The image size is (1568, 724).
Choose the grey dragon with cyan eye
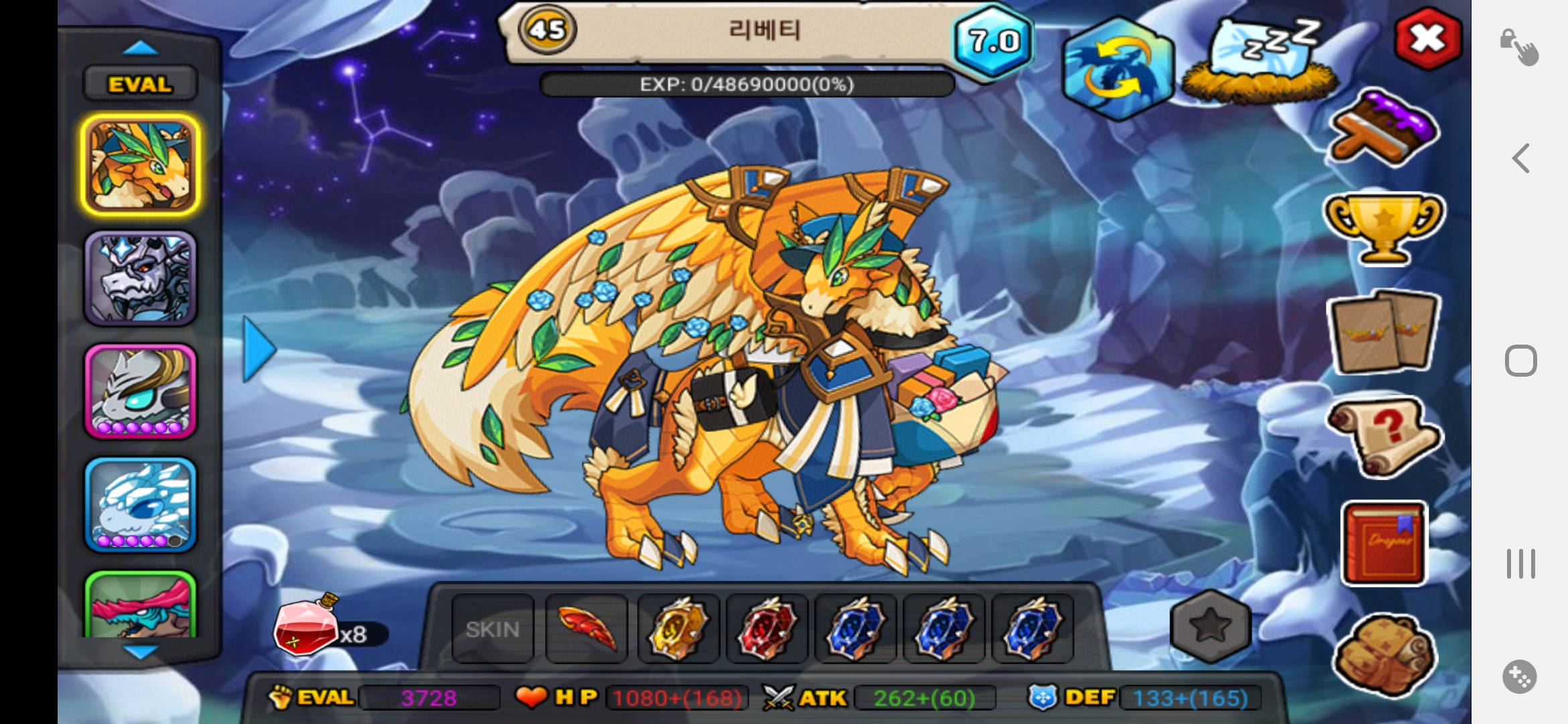click(141, 391)
